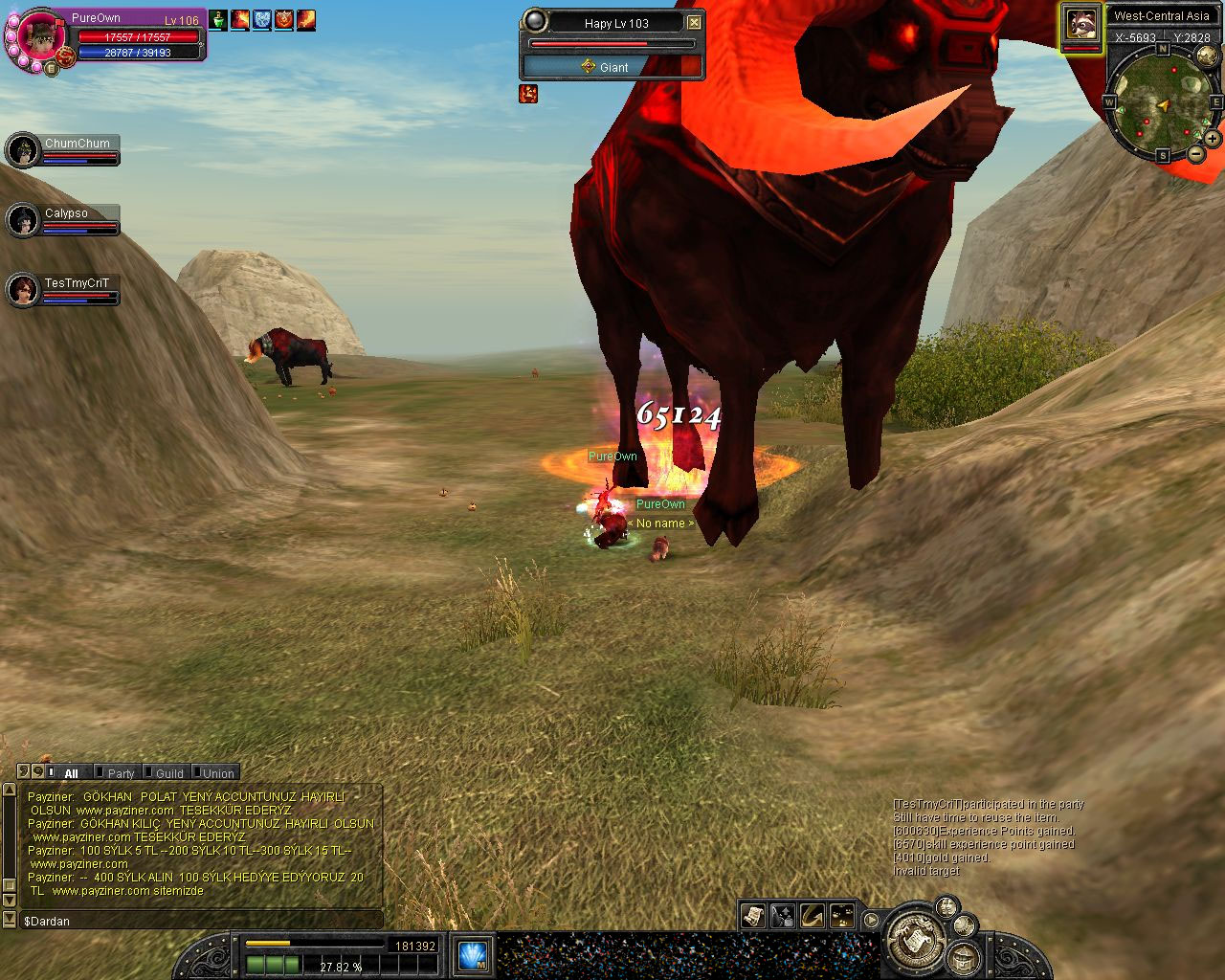Activate the blue skill icon beside the experience bar

click(473, 955)
